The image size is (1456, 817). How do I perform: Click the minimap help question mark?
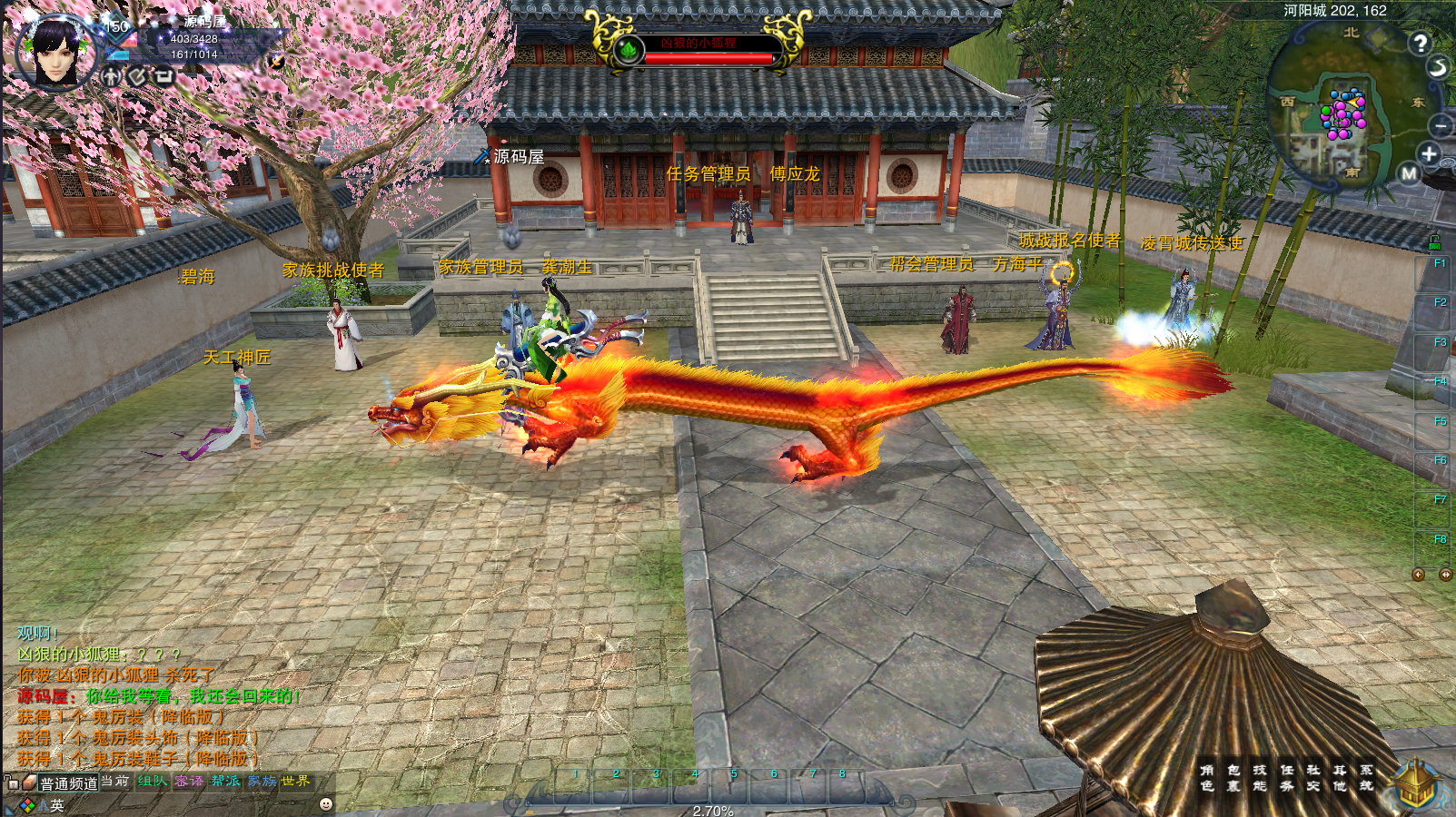(1420, 43)
